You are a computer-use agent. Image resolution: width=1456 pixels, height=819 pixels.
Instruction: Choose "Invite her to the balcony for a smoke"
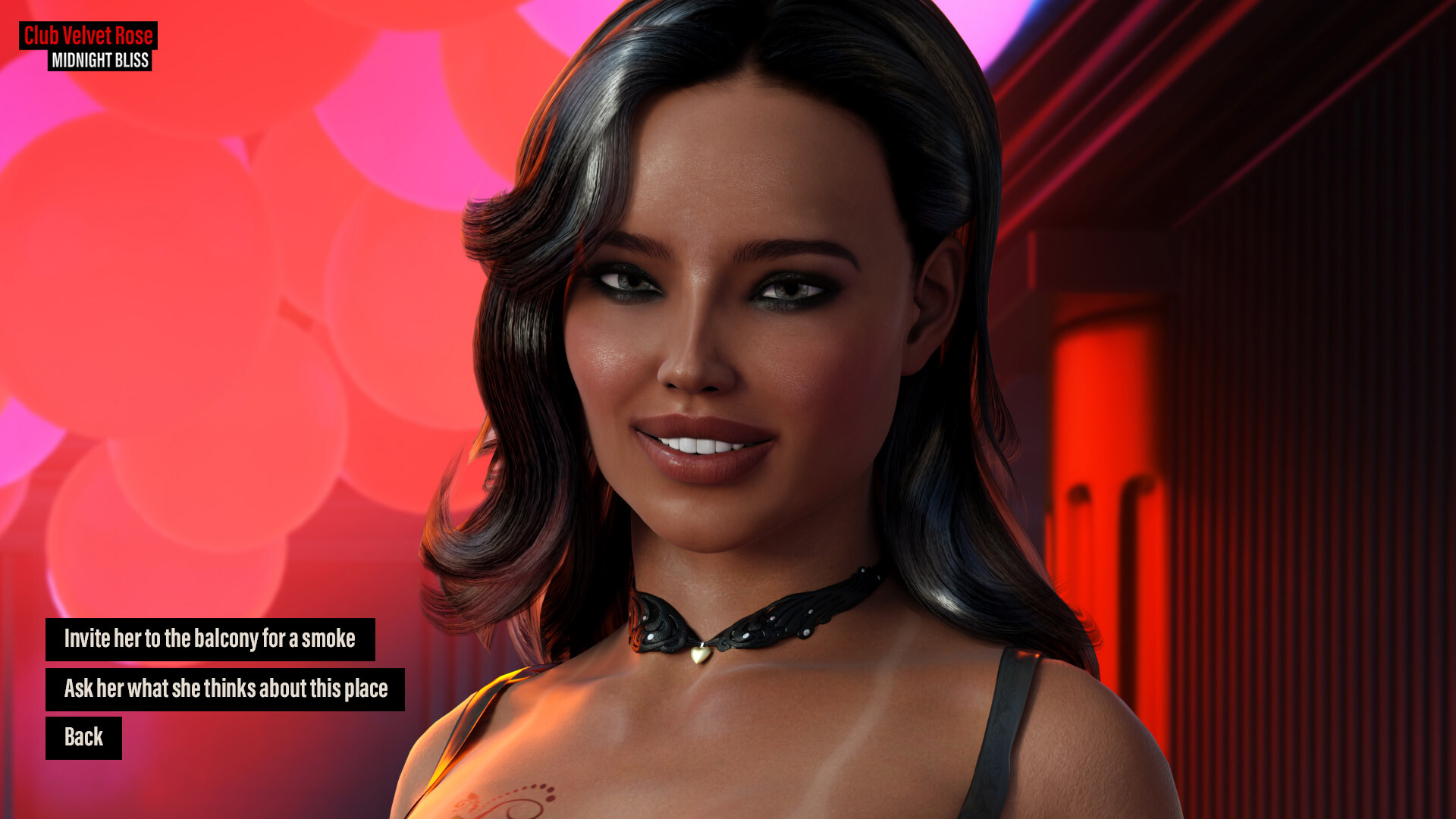click(x=210, y=639)
